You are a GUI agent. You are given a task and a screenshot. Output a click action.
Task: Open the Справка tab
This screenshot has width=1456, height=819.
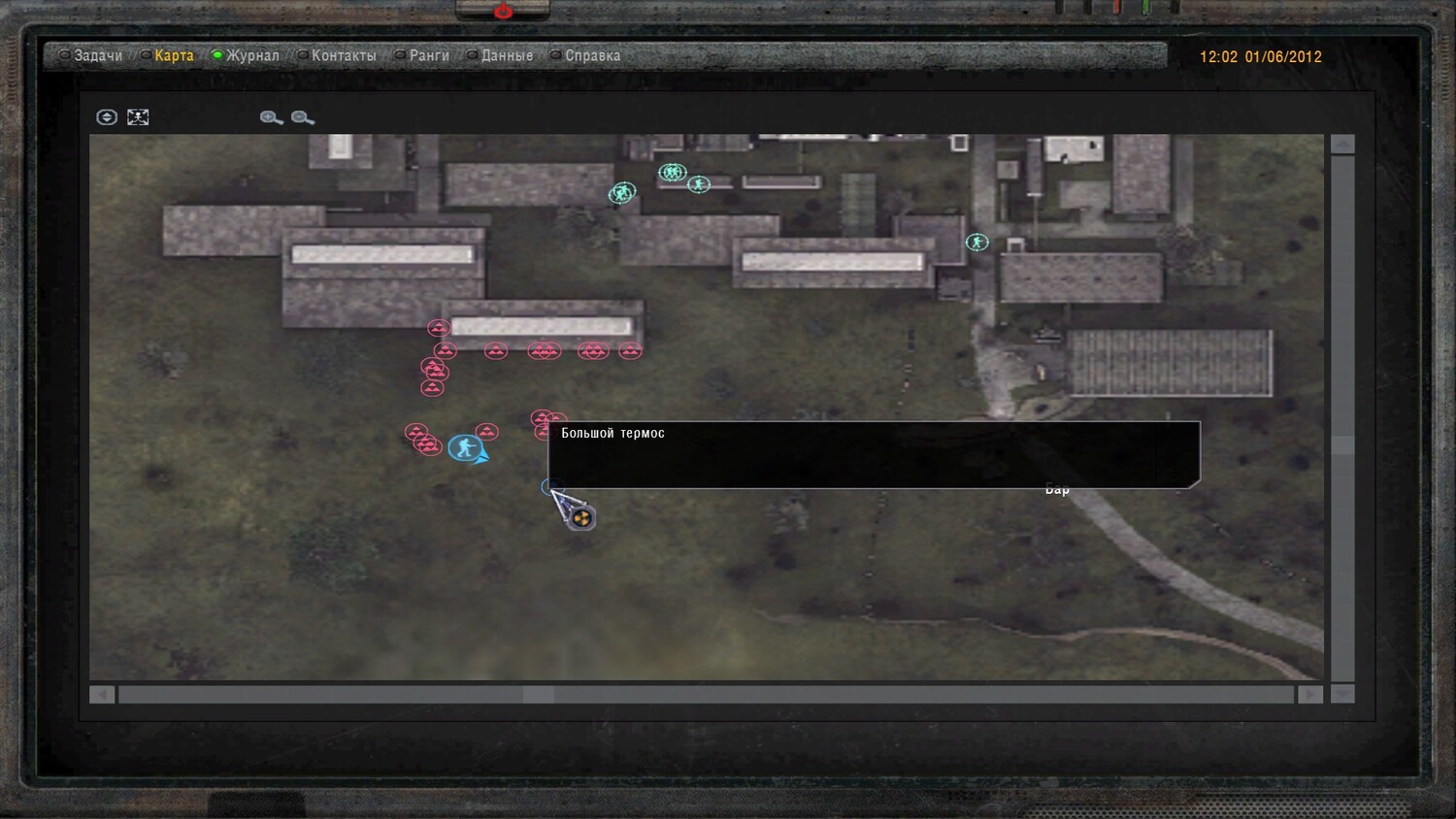pyautogui.click(x=592, y=55)
